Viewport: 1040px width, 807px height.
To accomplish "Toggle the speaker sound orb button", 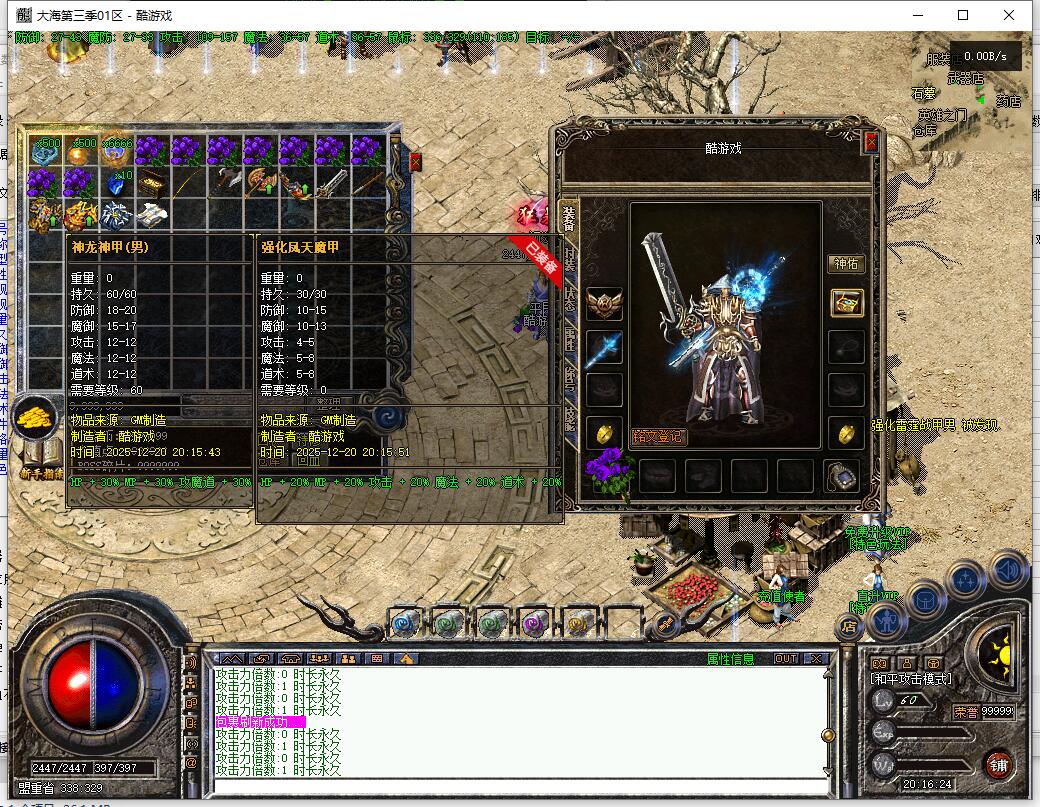I will (1008, 570).
